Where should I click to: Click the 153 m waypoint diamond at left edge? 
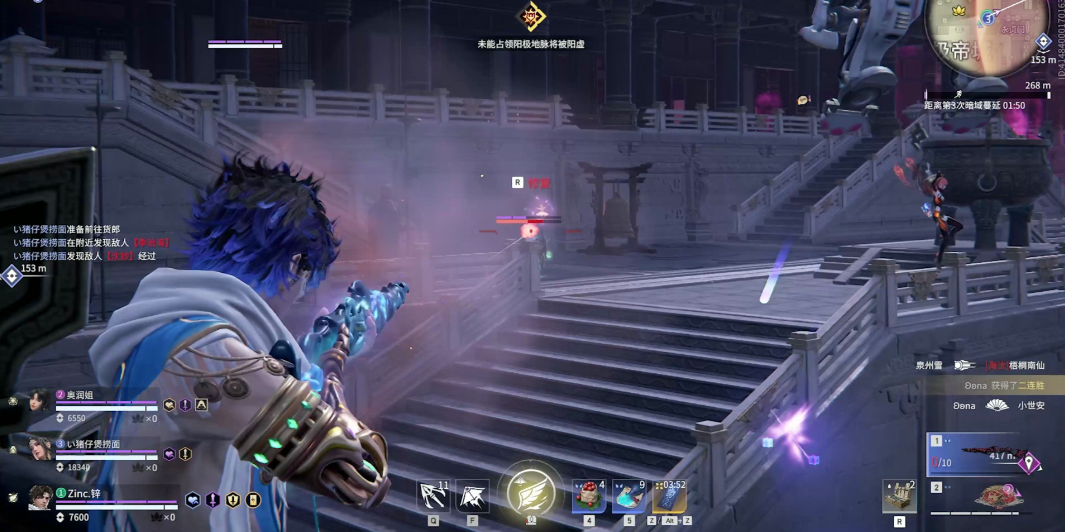[11, 275]
